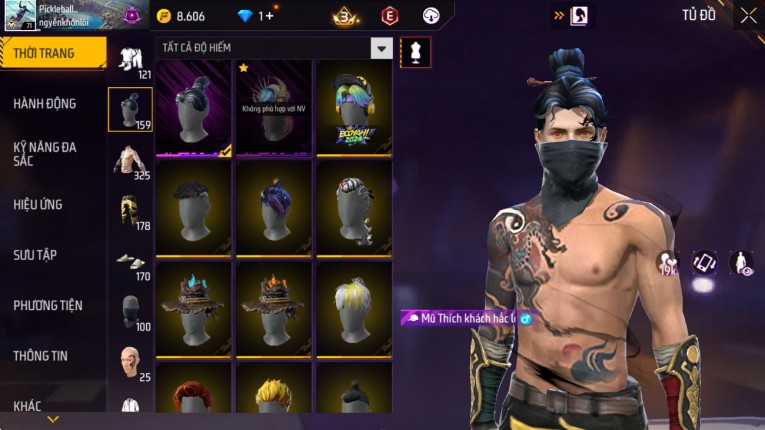Select the KỸ NĂNG ĐA SẮC tab
Screen dimensions: 765x430
click(x=45, y=153)
